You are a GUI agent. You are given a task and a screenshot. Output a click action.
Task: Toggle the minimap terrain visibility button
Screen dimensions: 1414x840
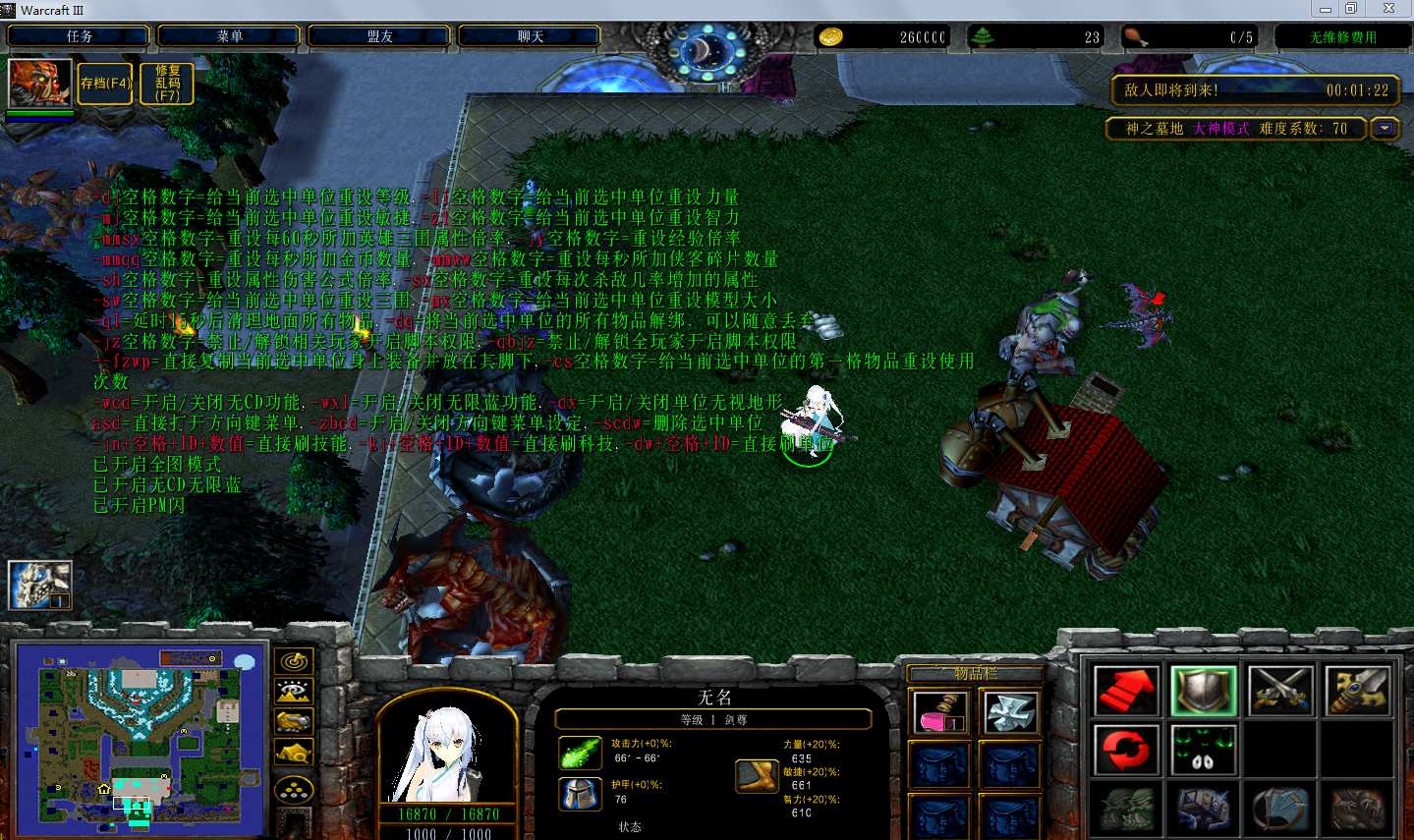click(295, 693)
